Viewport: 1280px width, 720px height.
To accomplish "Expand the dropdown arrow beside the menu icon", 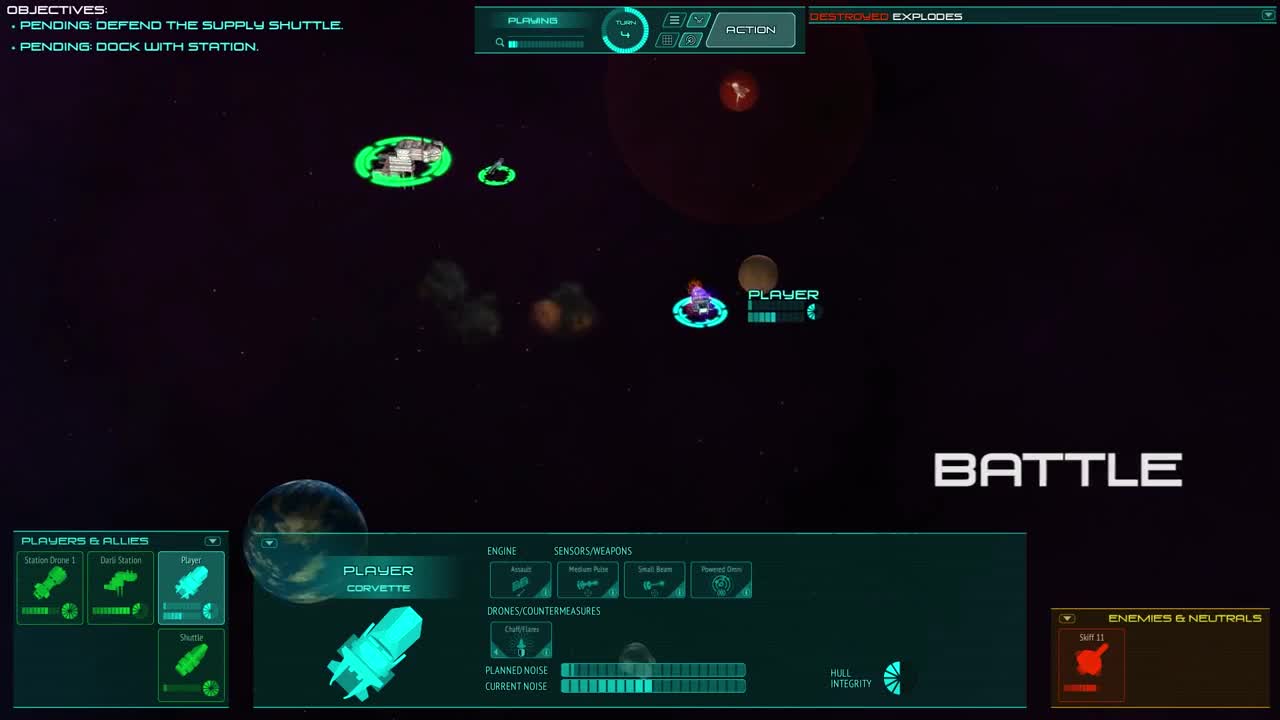I will 698,18.
